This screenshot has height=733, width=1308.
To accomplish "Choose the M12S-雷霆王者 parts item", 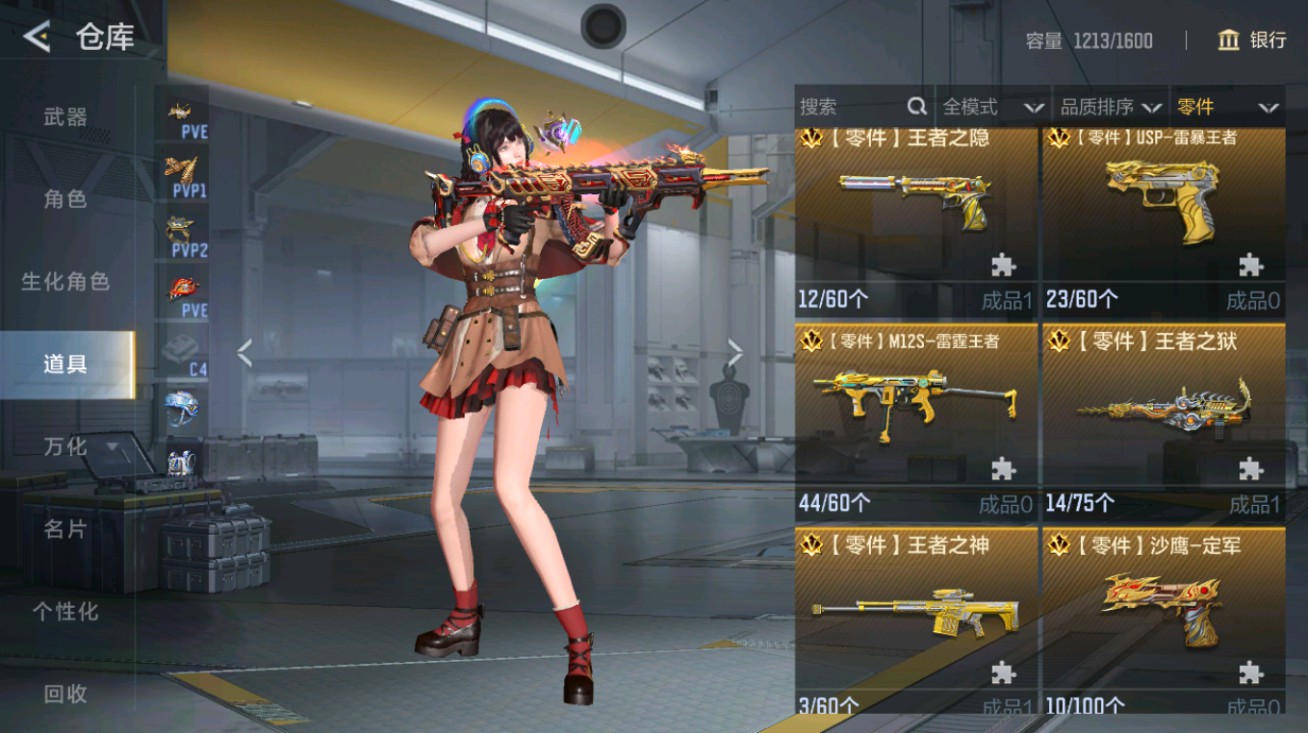I will pos(916,415).
